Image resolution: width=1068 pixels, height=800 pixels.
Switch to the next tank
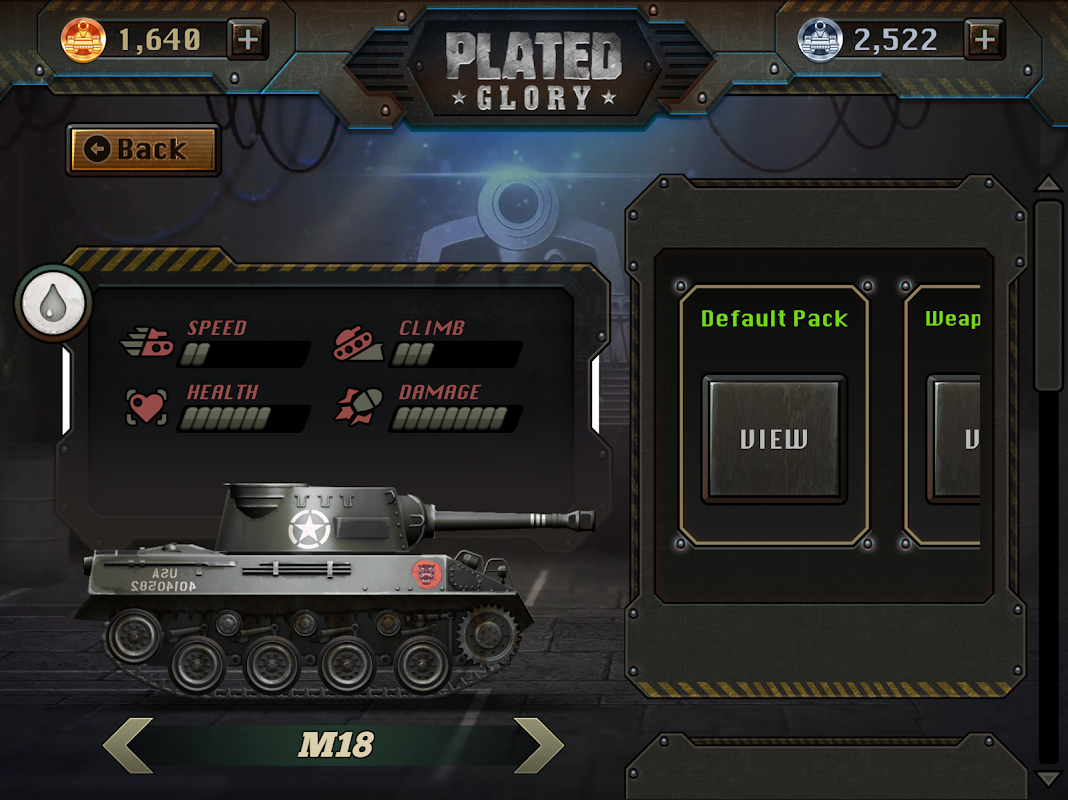click(x=539, y=745)
